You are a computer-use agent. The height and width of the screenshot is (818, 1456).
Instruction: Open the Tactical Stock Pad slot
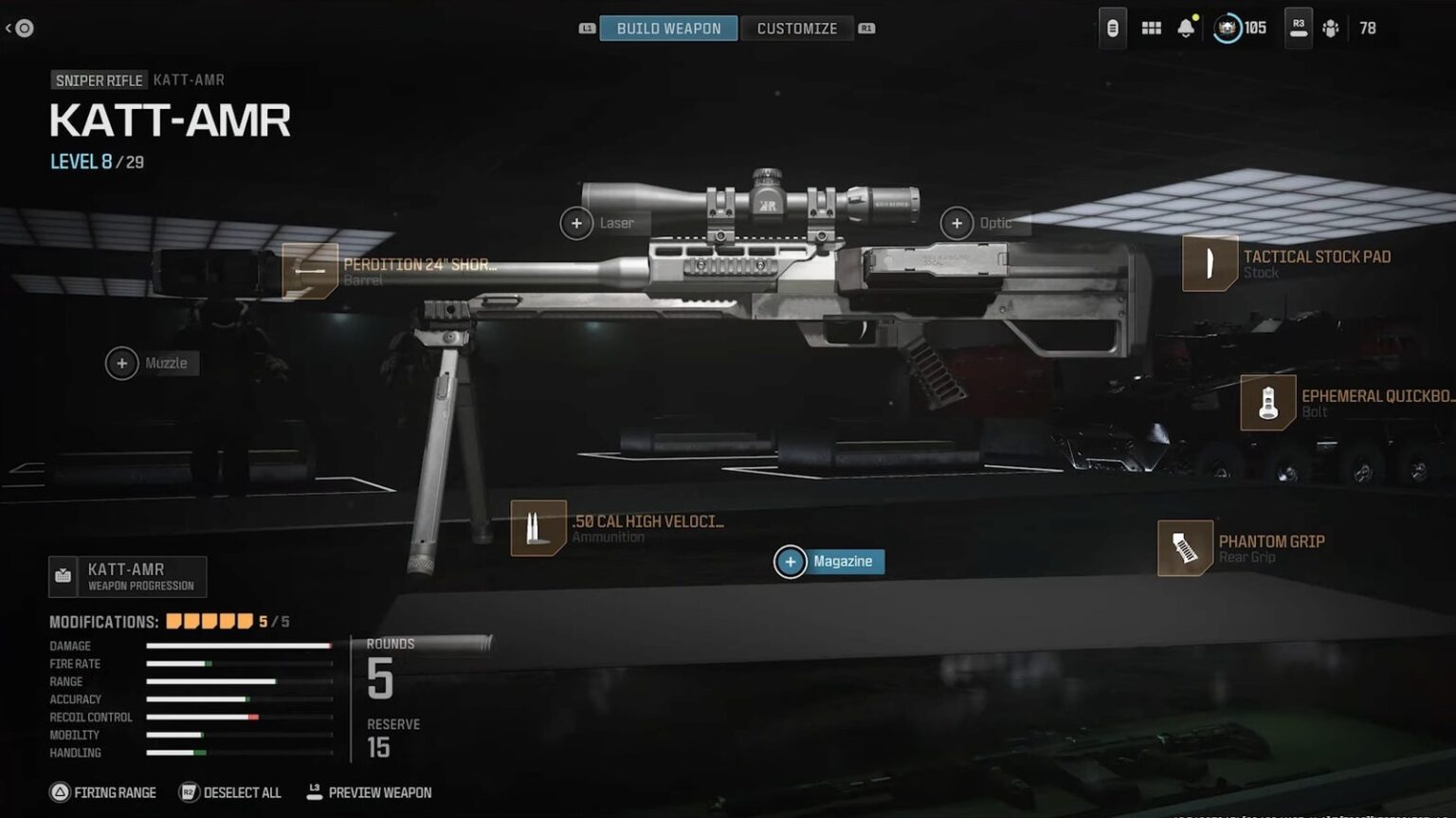tap(1210, 264)
